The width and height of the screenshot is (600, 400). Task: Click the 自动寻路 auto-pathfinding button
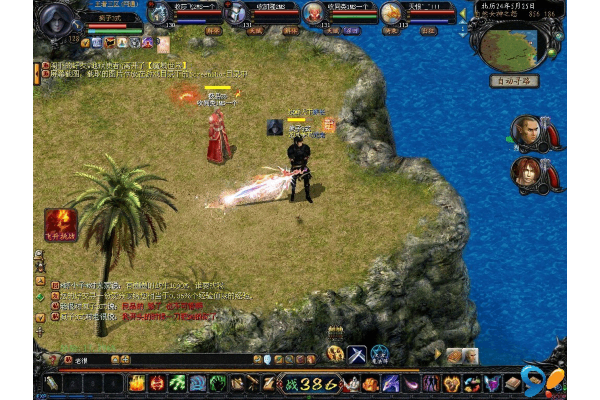(515, 81)
